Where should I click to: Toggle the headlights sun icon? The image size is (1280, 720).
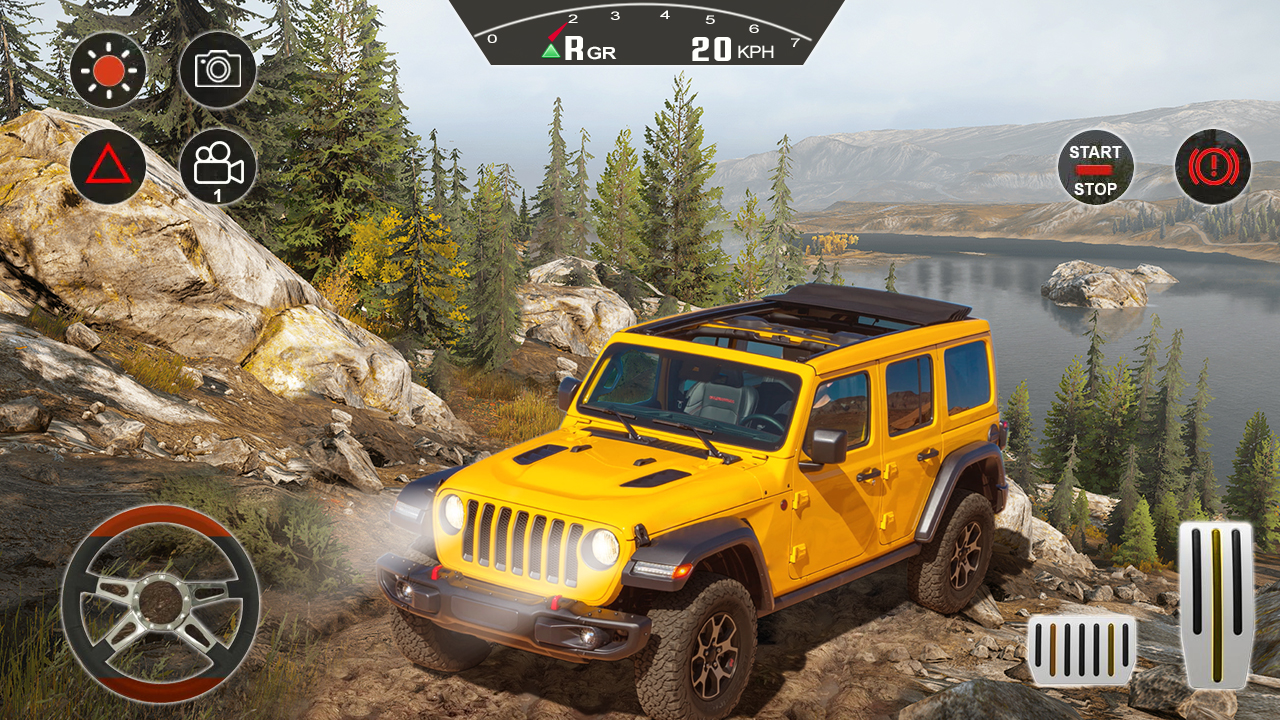coord(108,69)
